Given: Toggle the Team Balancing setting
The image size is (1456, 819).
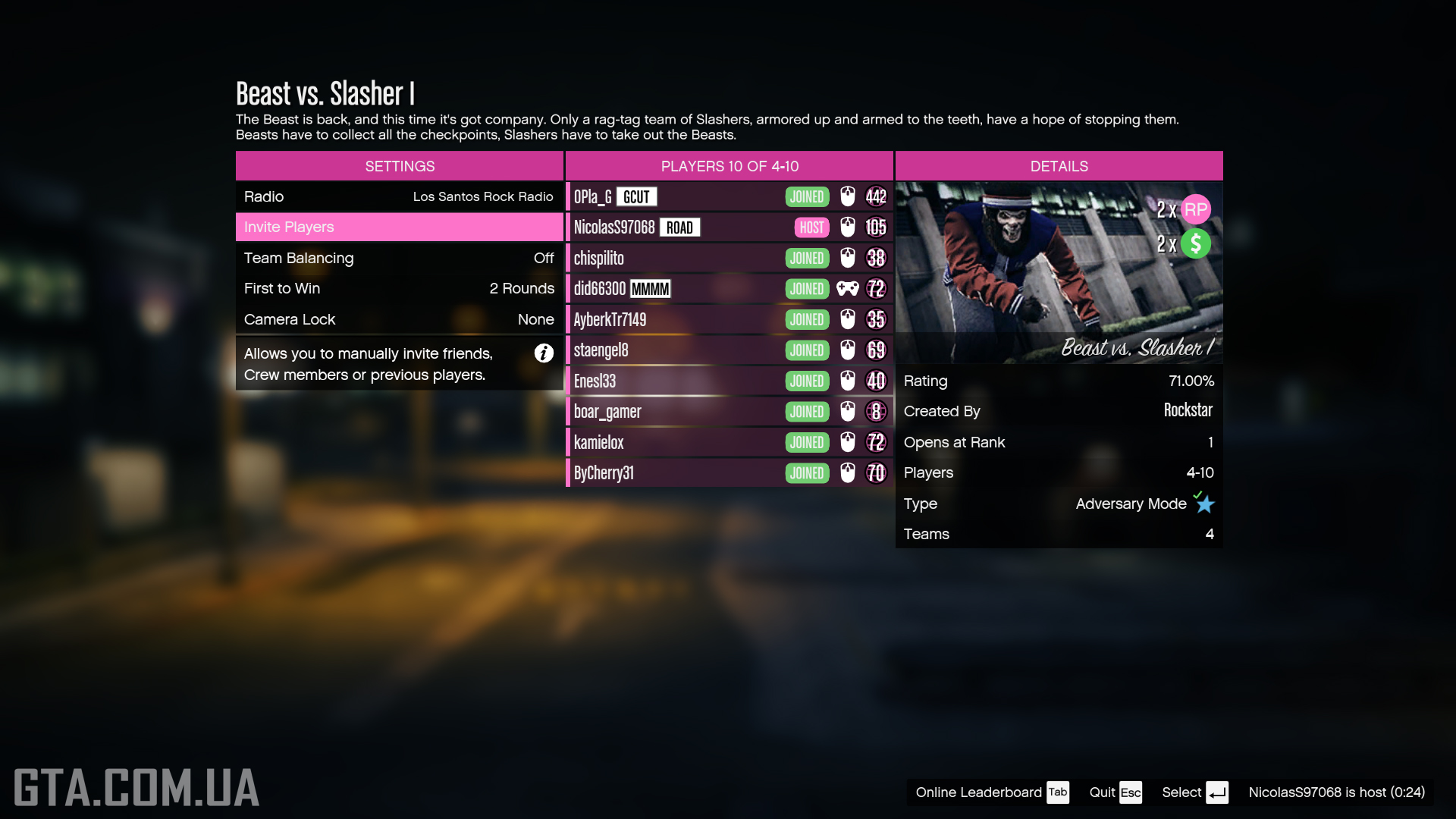Looking at the screenshot, I should pyautogui.click(x=399, y=258).
